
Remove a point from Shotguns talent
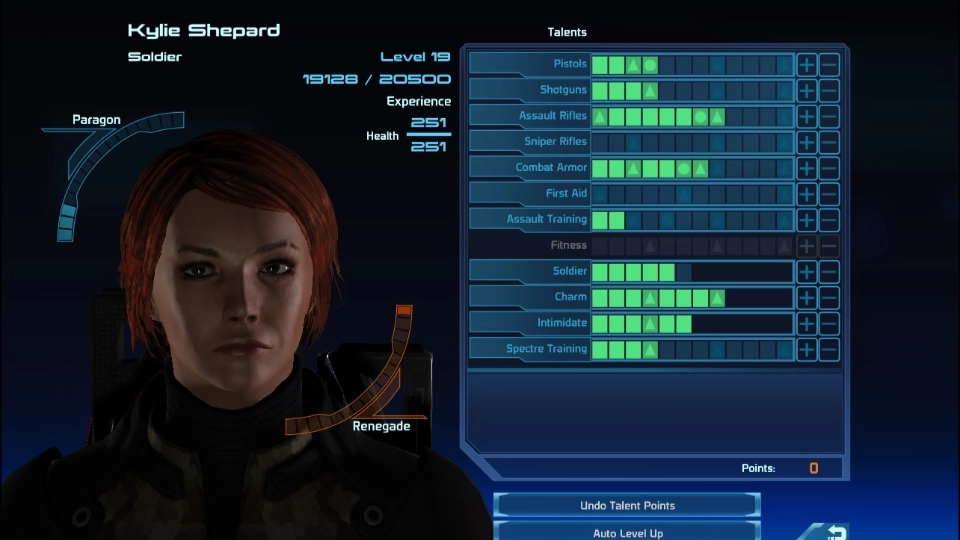(x=829, y=91)
